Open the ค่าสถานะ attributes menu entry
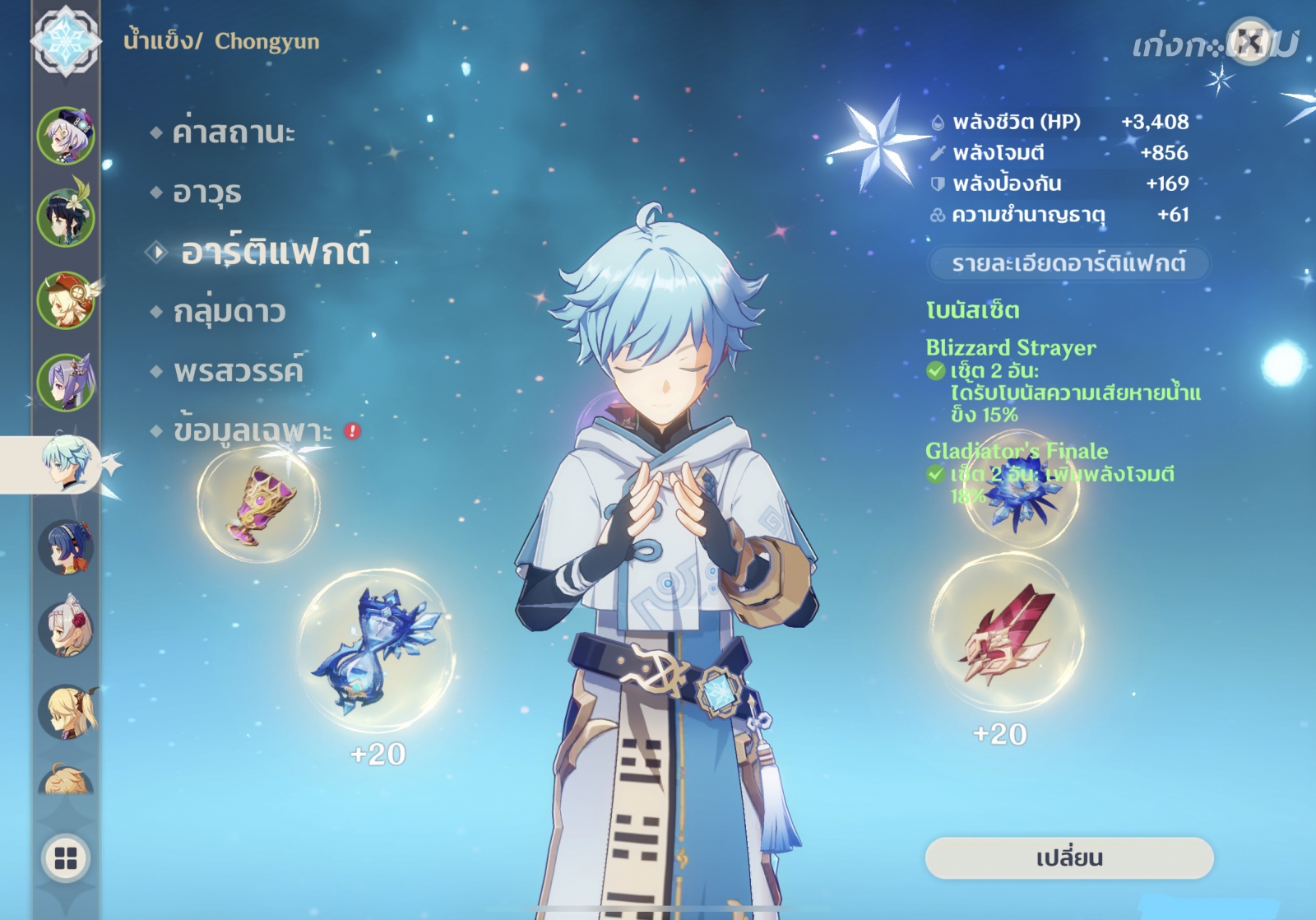Screen dimensions: 1316x920 click(x=234, y=132)
